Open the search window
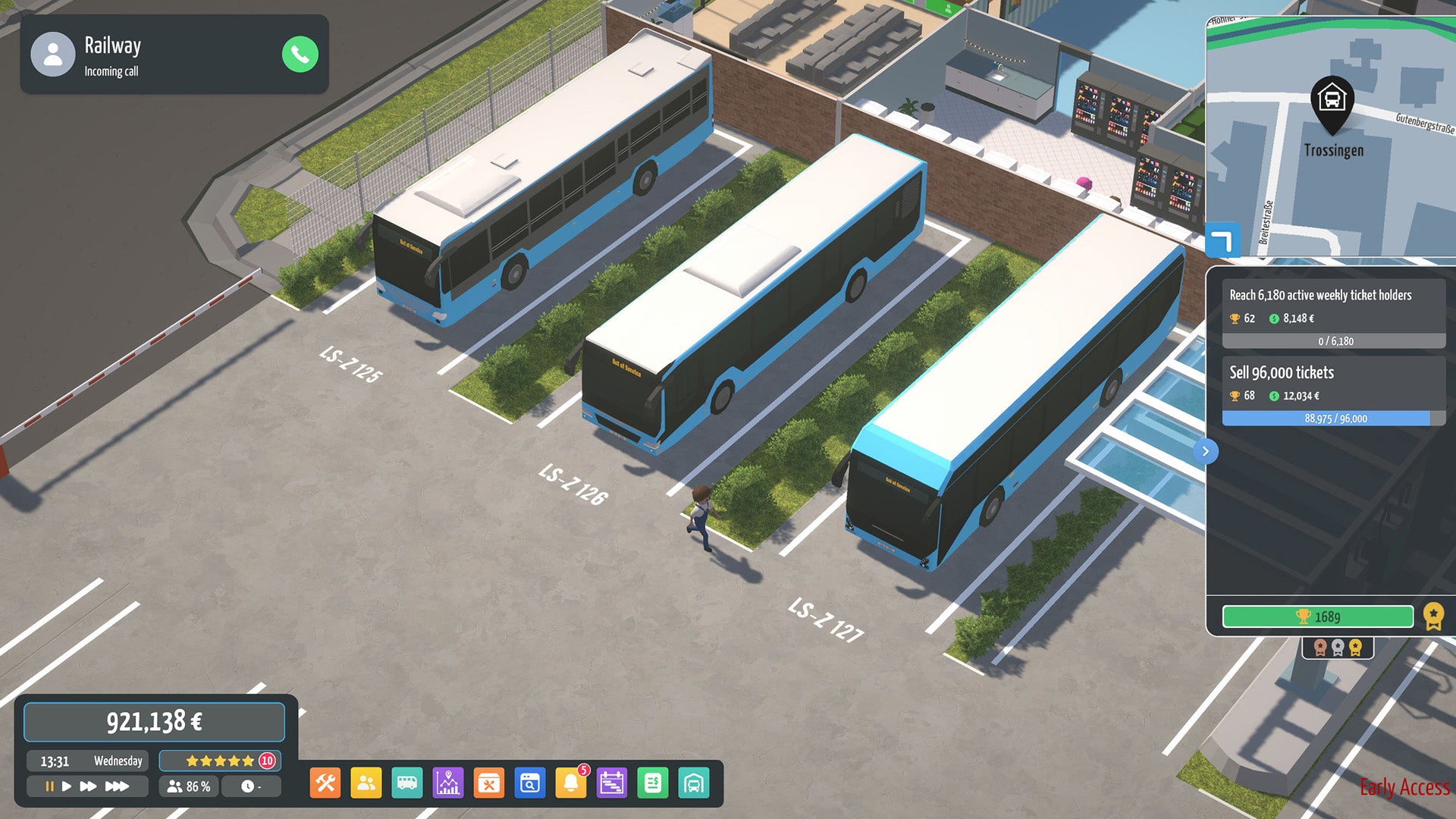1456x819 pixels. pos(531,783)
